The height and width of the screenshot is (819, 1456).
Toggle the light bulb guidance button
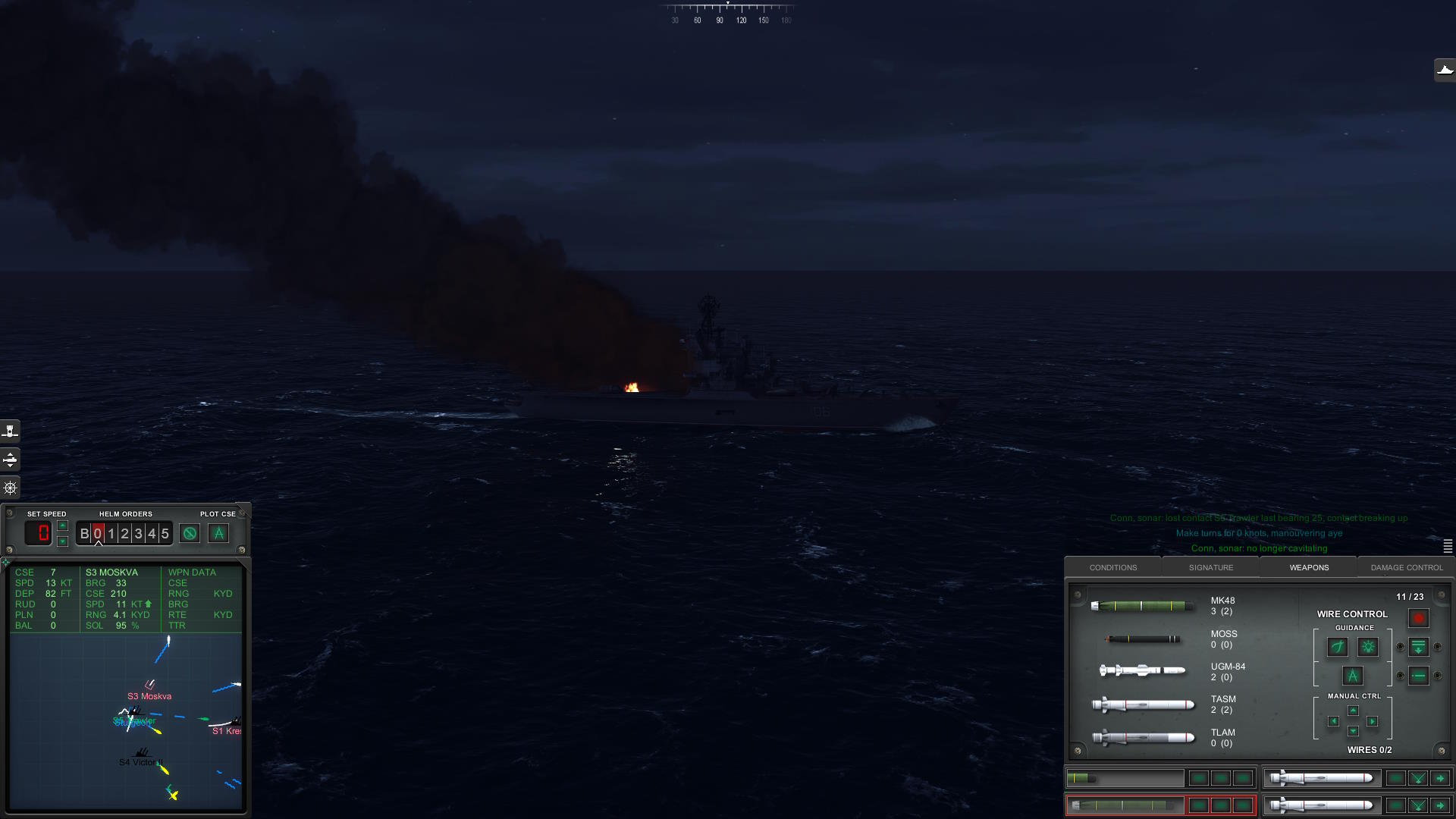(x=1368, y=647)
